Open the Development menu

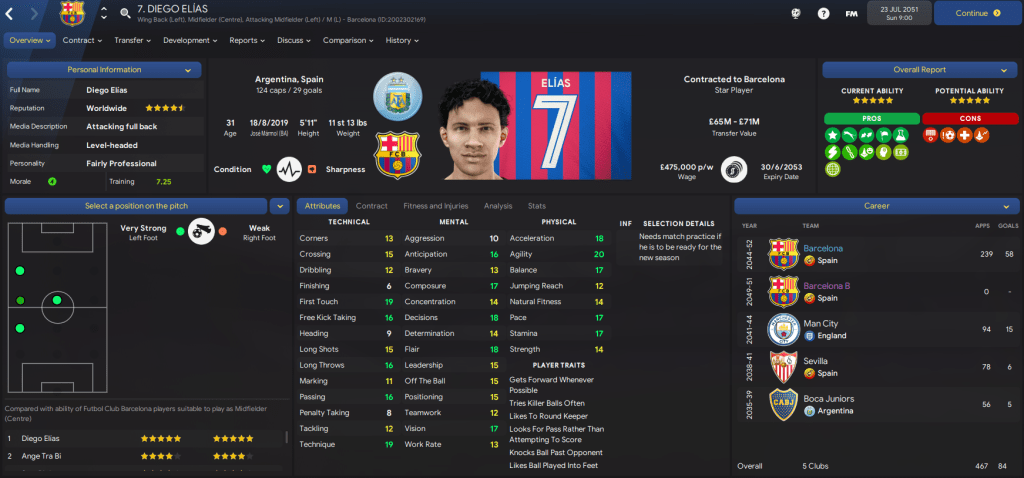(x=190, y=40)
